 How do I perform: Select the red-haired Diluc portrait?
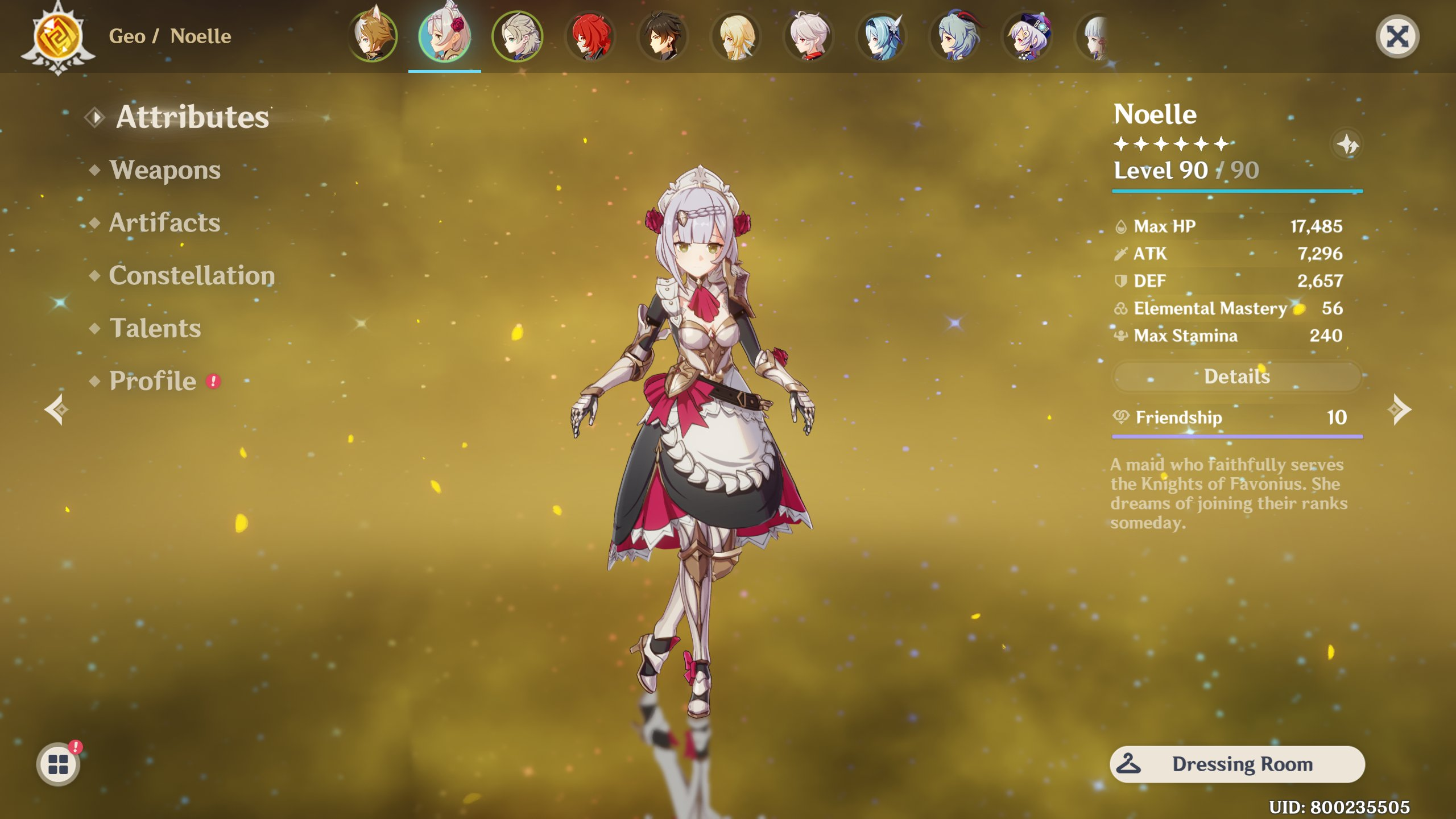pos(589,37)
